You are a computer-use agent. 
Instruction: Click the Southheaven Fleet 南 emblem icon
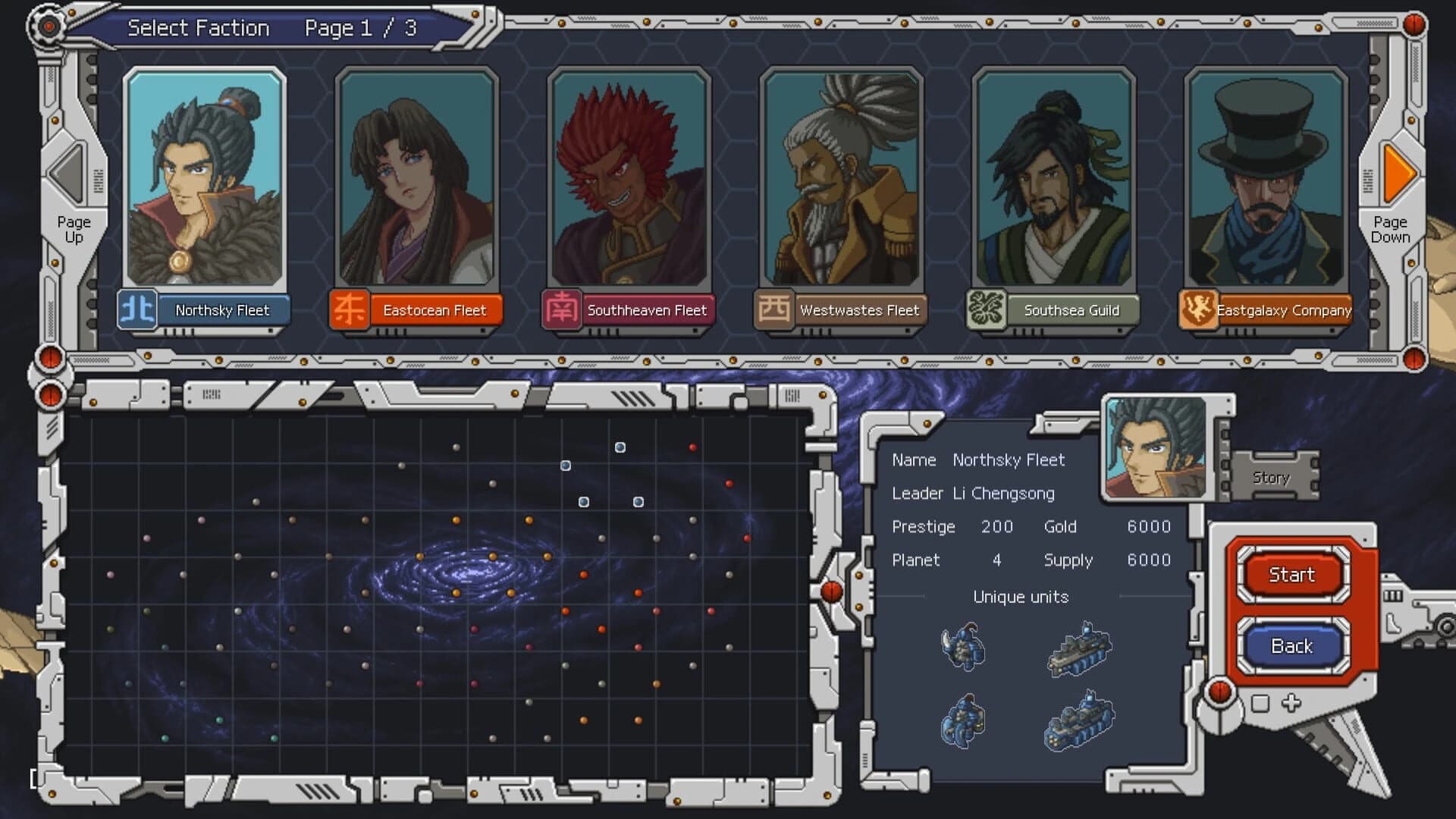tap(561, 309)
